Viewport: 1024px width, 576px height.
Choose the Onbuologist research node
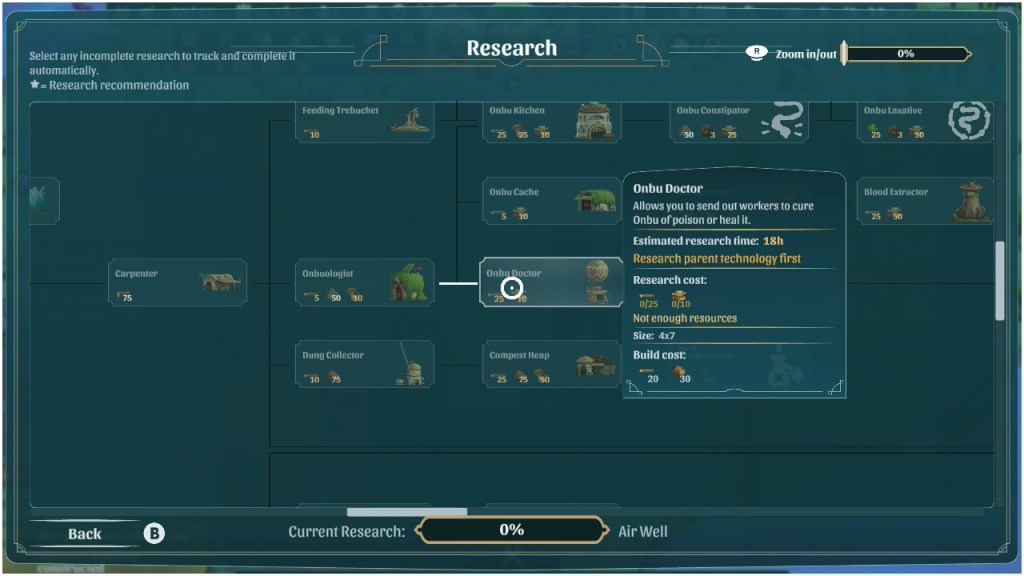click(366, 283)
